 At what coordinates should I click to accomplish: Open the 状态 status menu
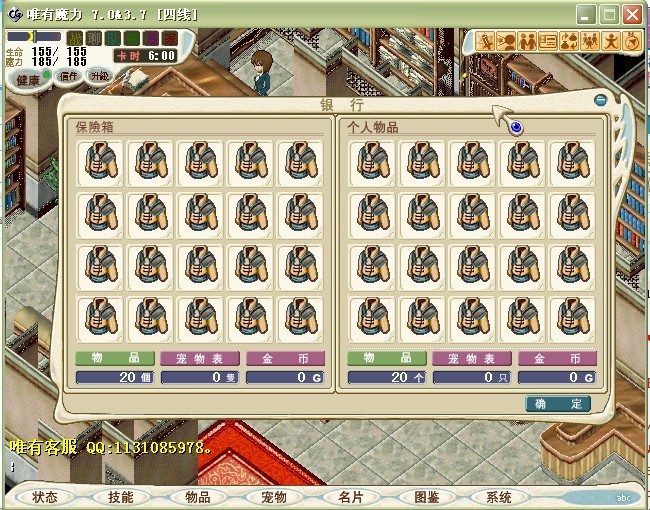tap(44, 497)
